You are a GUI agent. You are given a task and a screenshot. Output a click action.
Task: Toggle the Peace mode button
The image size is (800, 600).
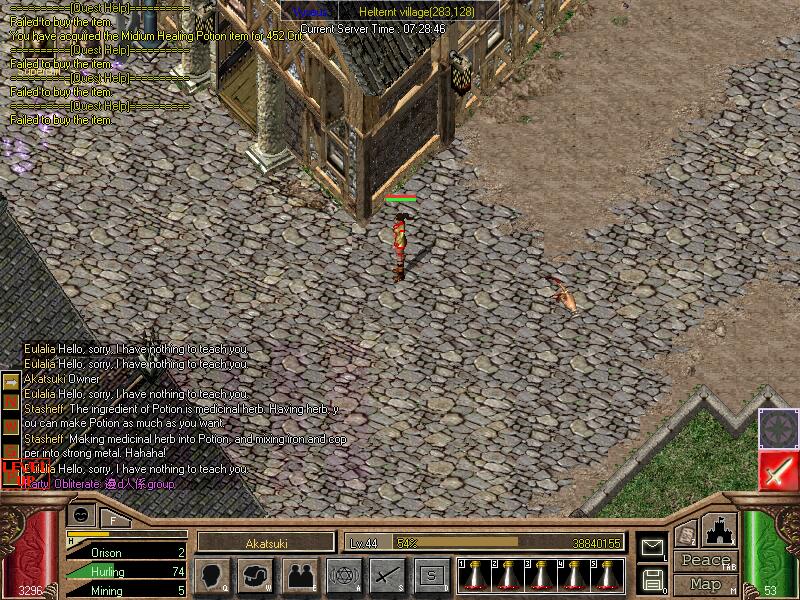pos(705,561)
